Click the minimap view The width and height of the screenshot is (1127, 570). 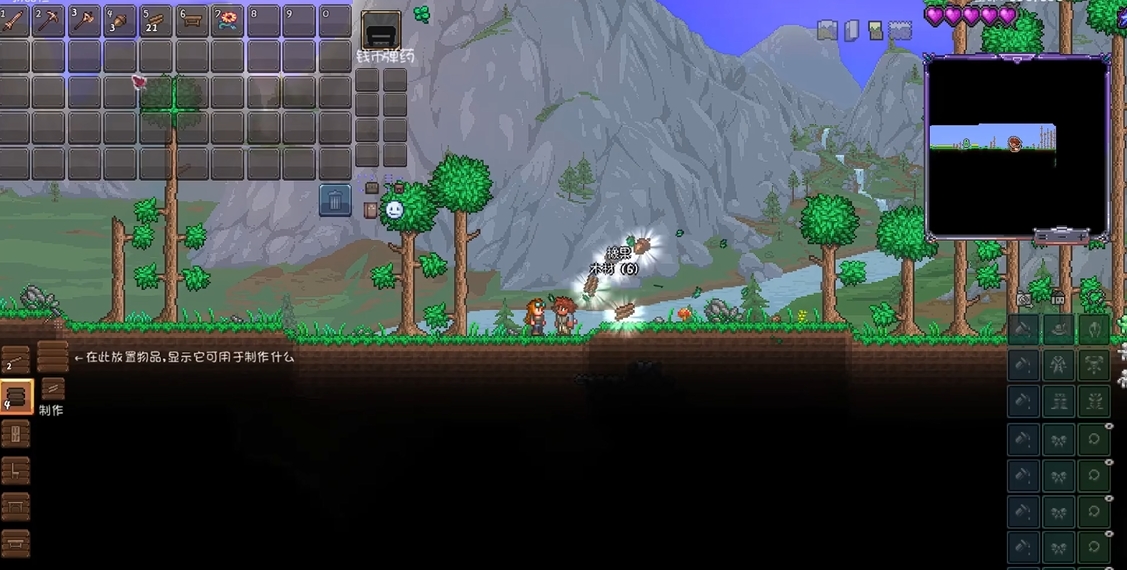click(x=1017, y=146)
